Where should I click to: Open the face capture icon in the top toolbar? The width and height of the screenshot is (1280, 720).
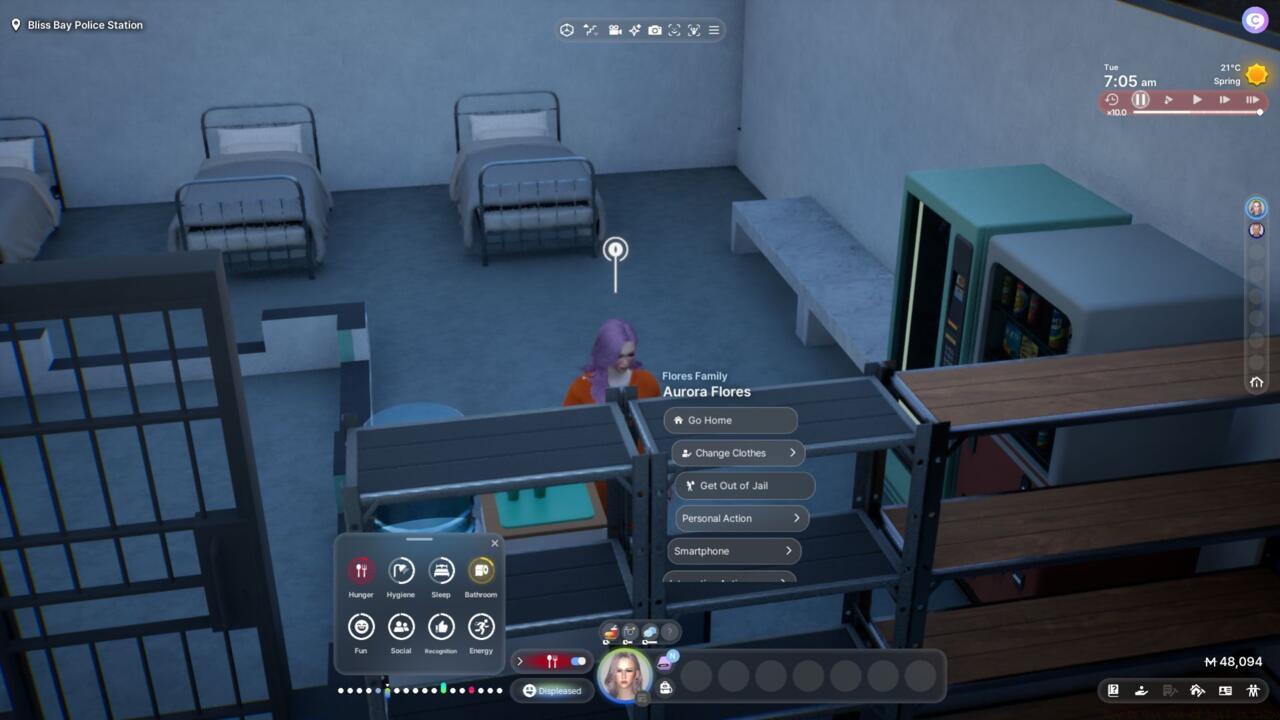(675, 30)
